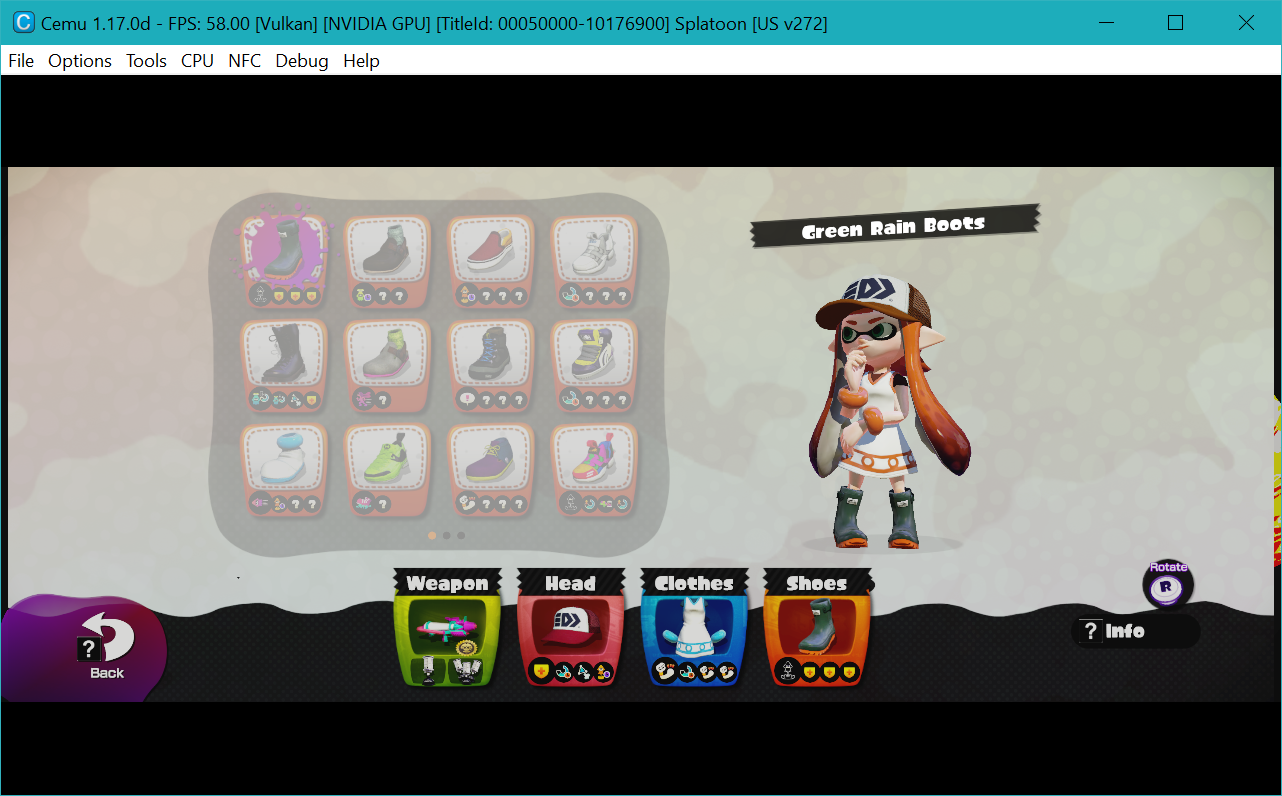
Task: Open the File menu
Action: click(x=20, y=61)
